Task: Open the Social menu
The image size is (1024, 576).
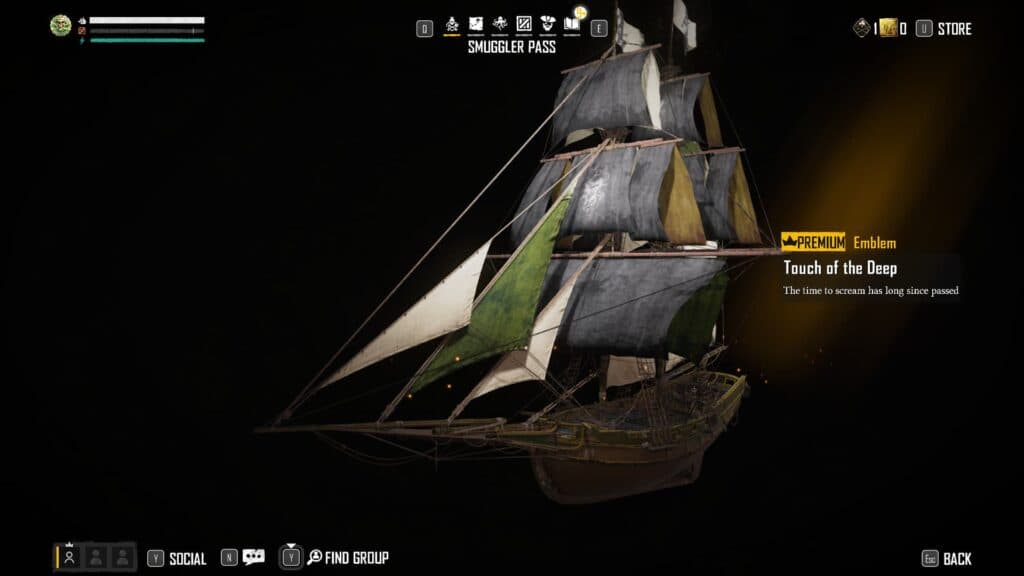Action: pos(187,558)
